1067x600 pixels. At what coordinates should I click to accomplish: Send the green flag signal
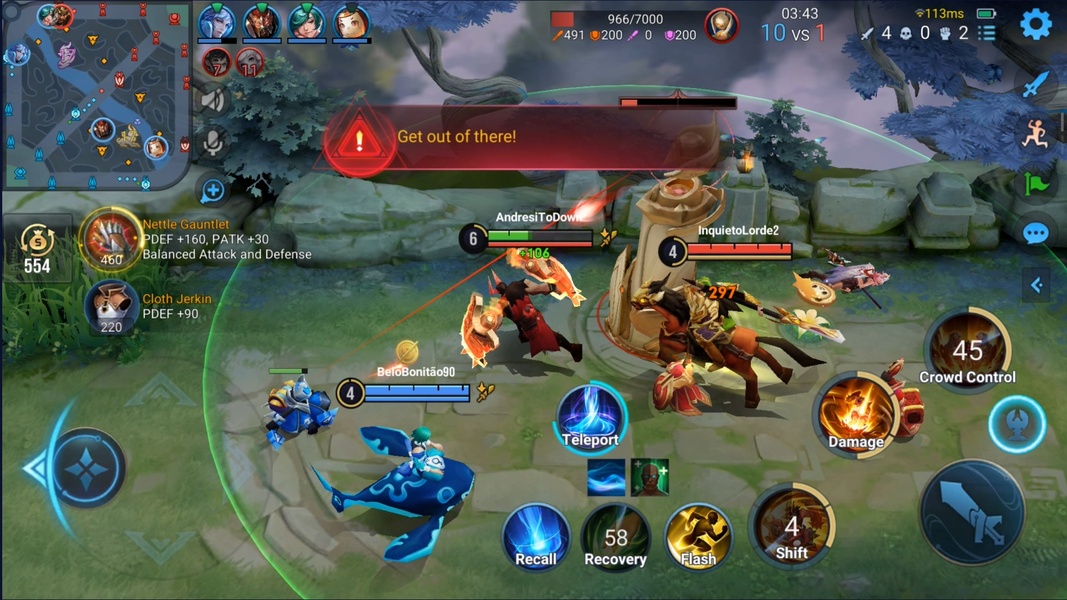[1036, 183]
